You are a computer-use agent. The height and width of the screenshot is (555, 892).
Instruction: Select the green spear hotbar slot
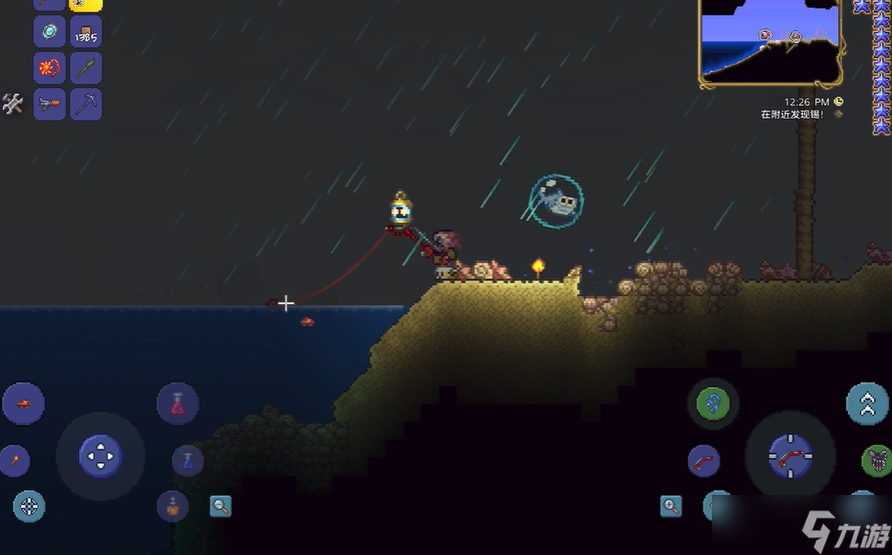point(86,68)
